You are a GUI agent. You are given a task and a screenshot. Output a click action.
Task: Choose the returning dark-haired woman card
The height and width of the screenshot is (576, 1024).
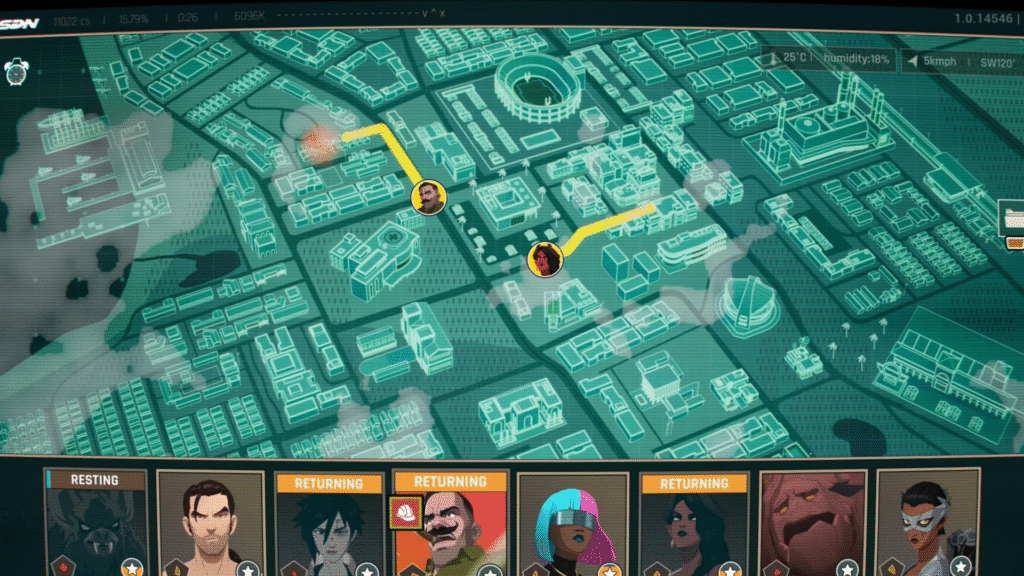693,530
